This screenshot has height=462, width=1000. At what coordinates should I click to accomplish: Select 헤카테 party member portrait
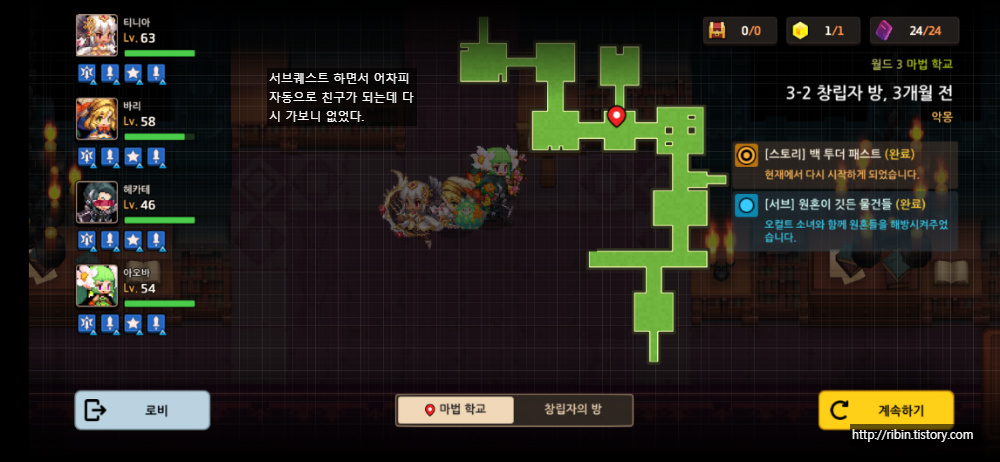click(x=97, y=203)
